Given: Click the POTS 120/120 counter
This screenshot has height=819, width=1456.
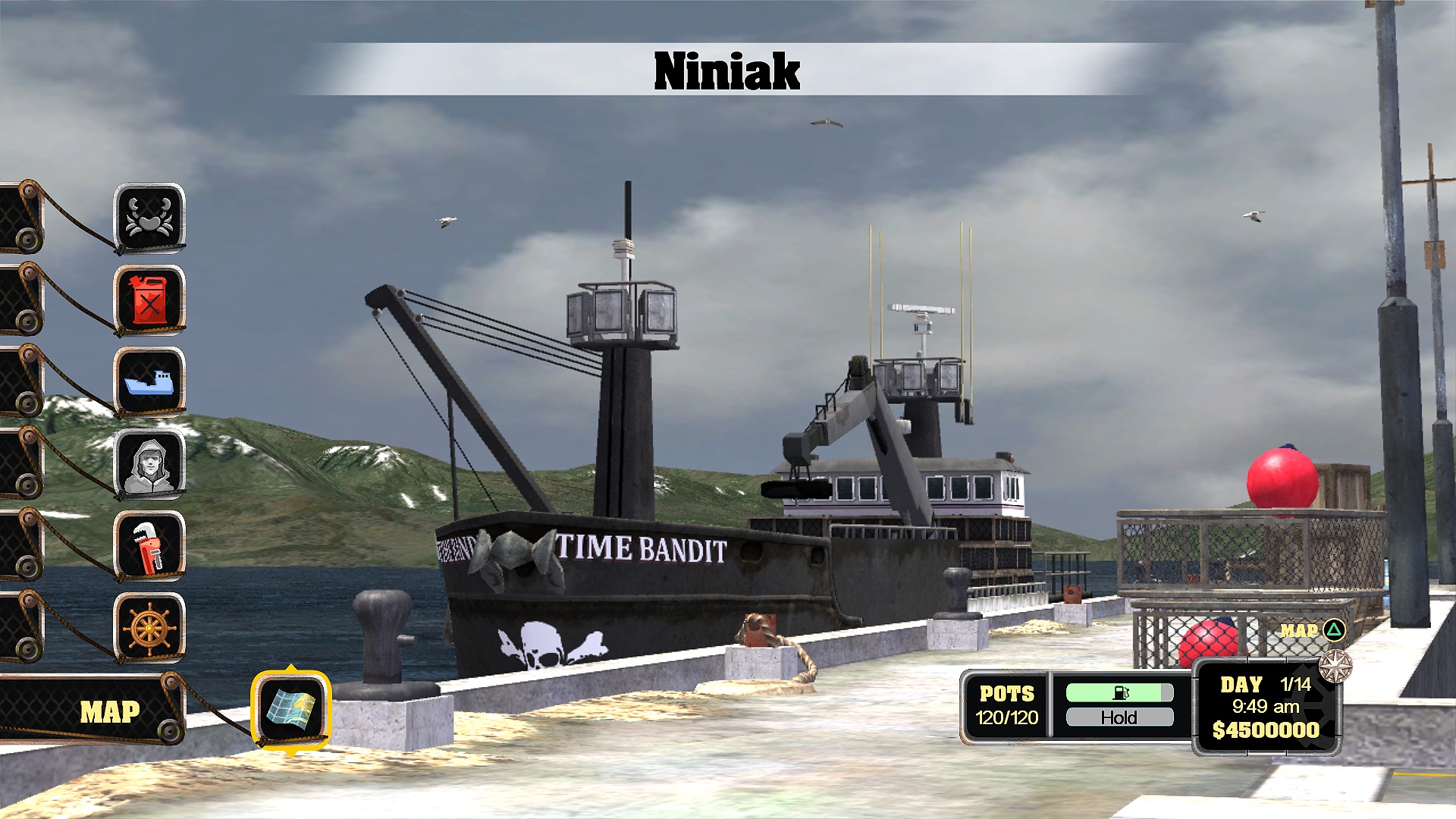Looking at the screenshot, I should pos(1008,704).
